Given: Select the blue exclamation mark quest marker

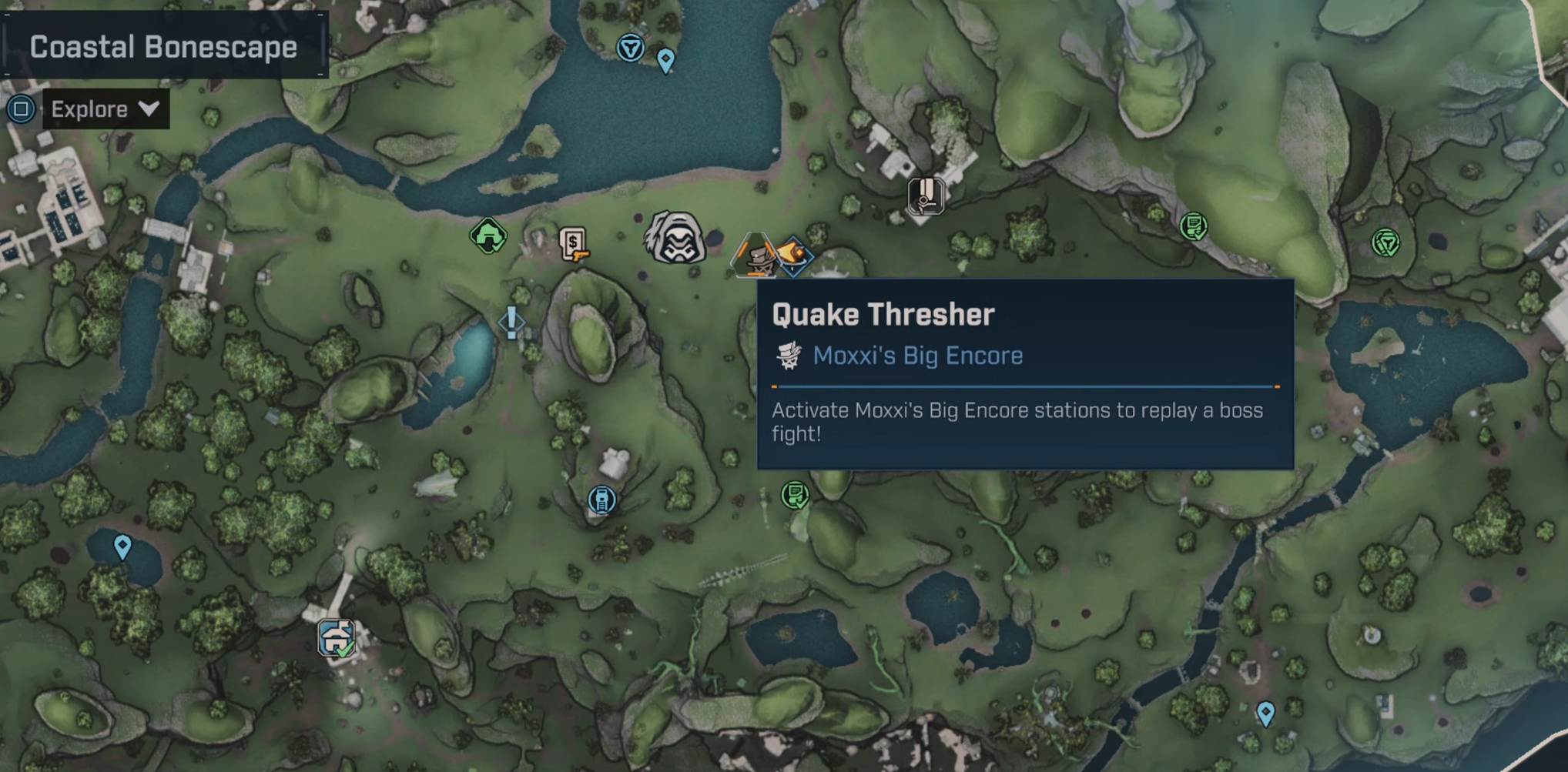Looking at the screenshot, I should (511, 322).
